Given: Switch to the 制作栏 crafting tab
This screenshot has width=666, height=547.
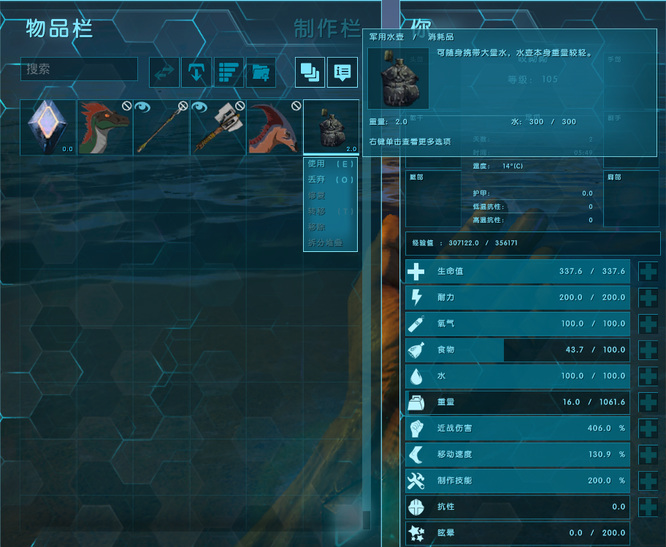Looking at the screenshot, I should tap(328, 28).
